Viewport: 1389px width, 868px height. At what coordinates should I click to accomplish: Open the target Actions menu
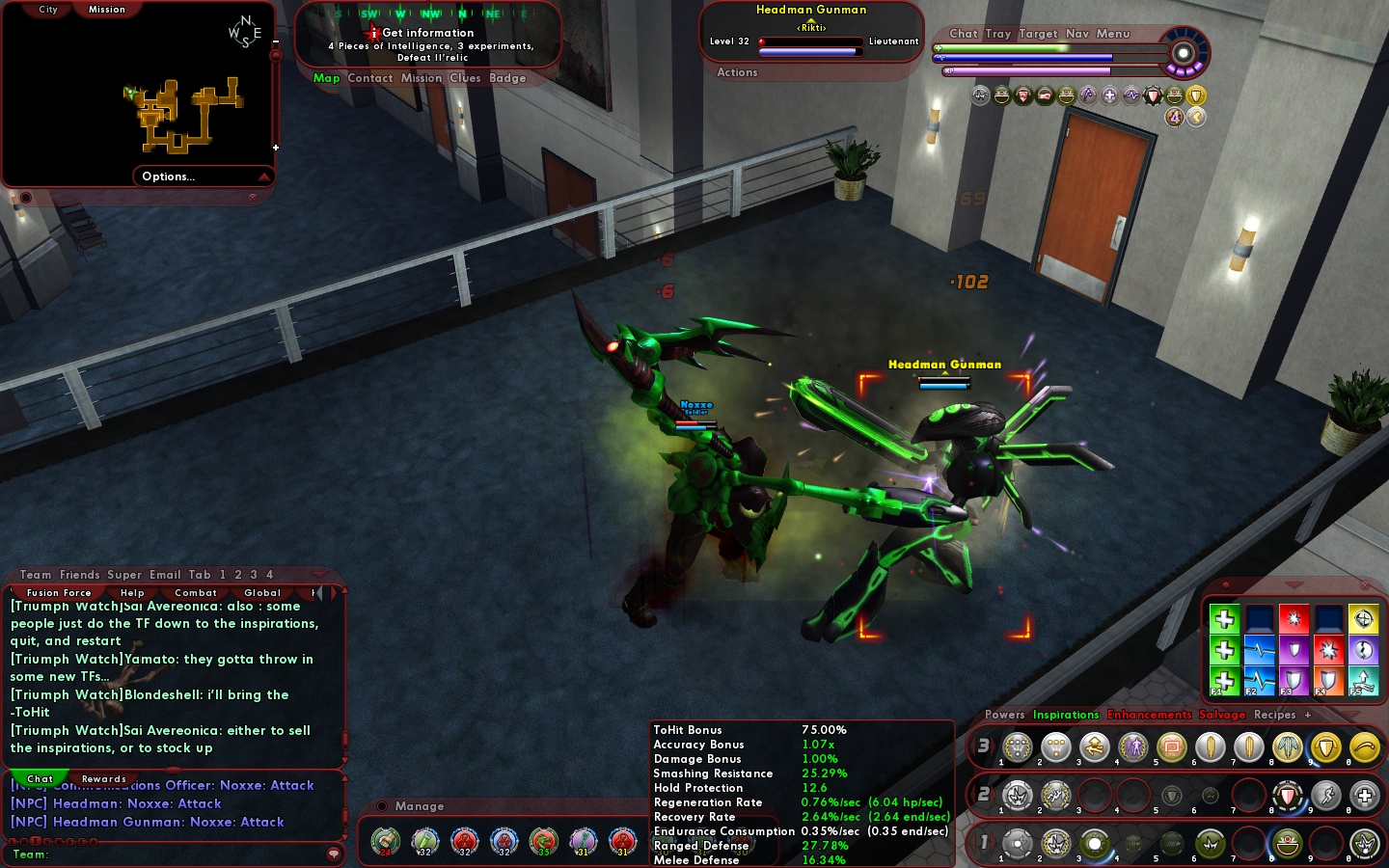[x=737, y=72]
